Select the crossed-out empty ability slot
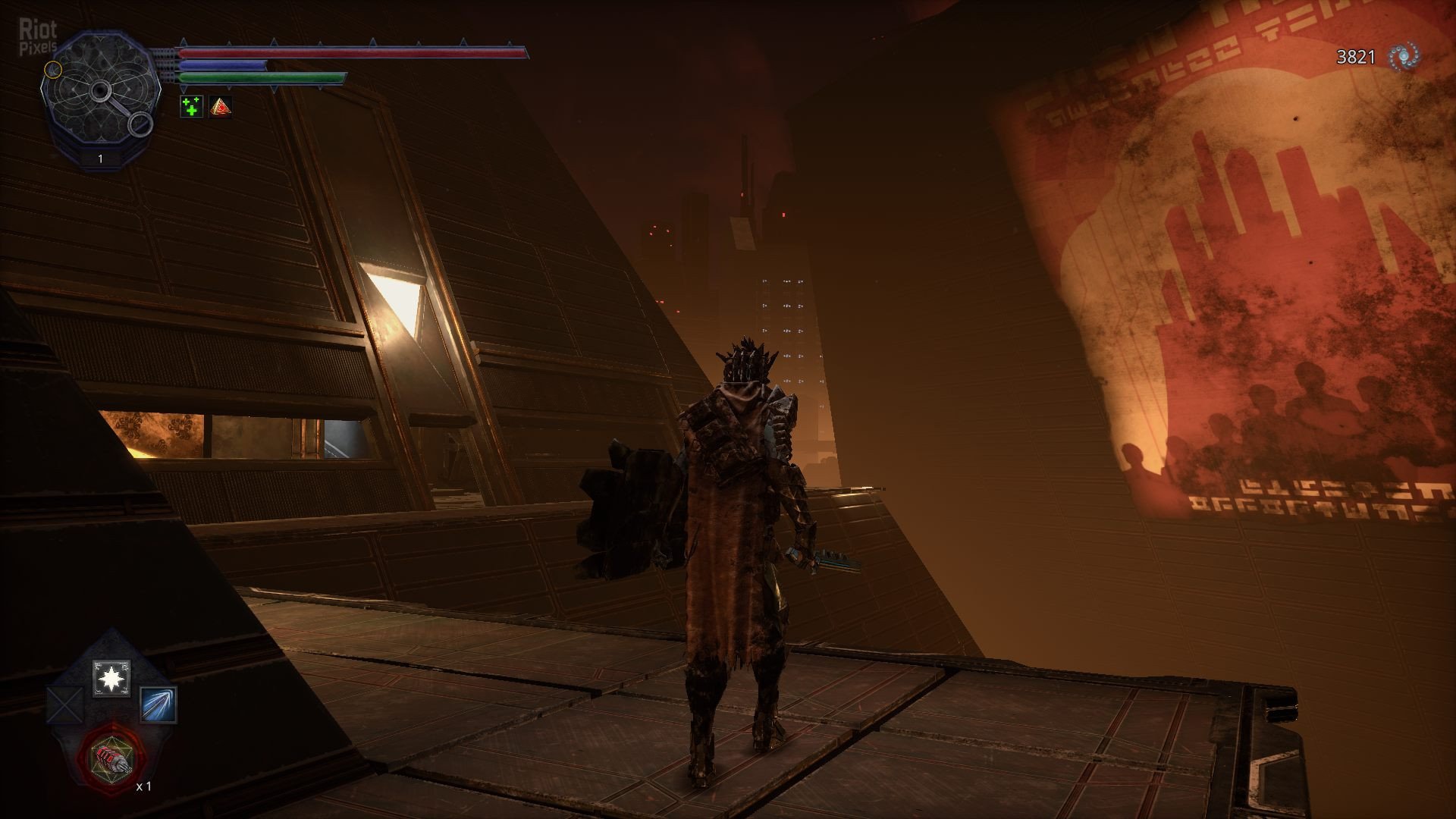1456x819 pixels. (64, 704)
